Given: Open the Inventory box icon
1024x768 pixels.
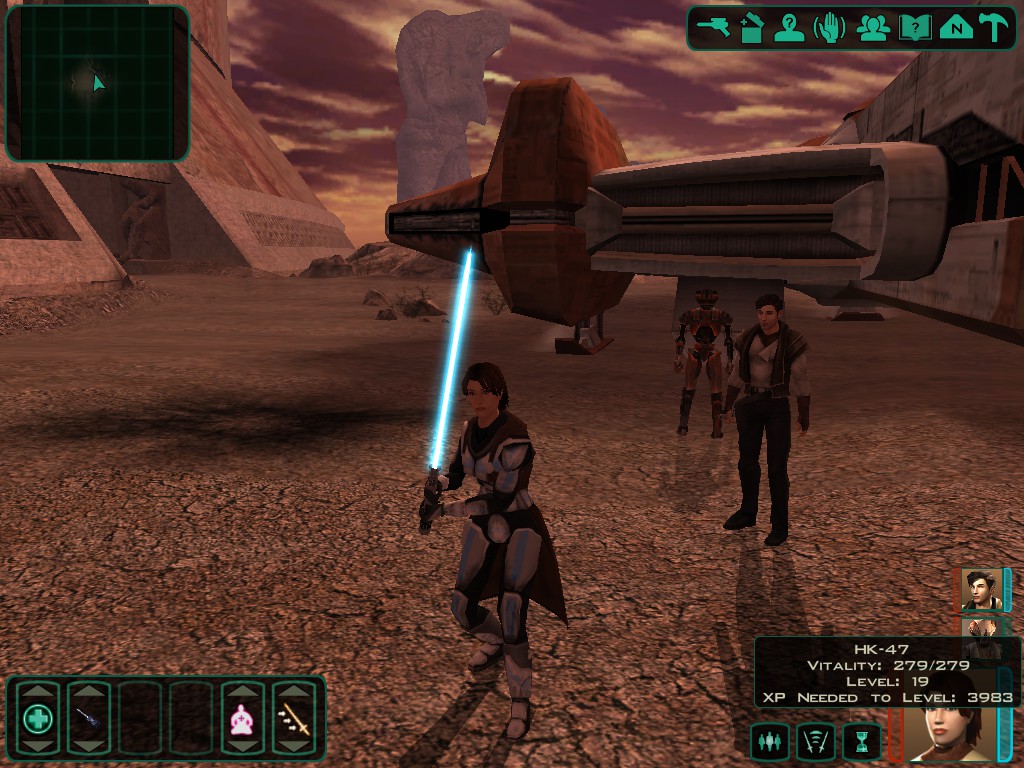Looking at the screenshot, I should (x=752, y=28).
